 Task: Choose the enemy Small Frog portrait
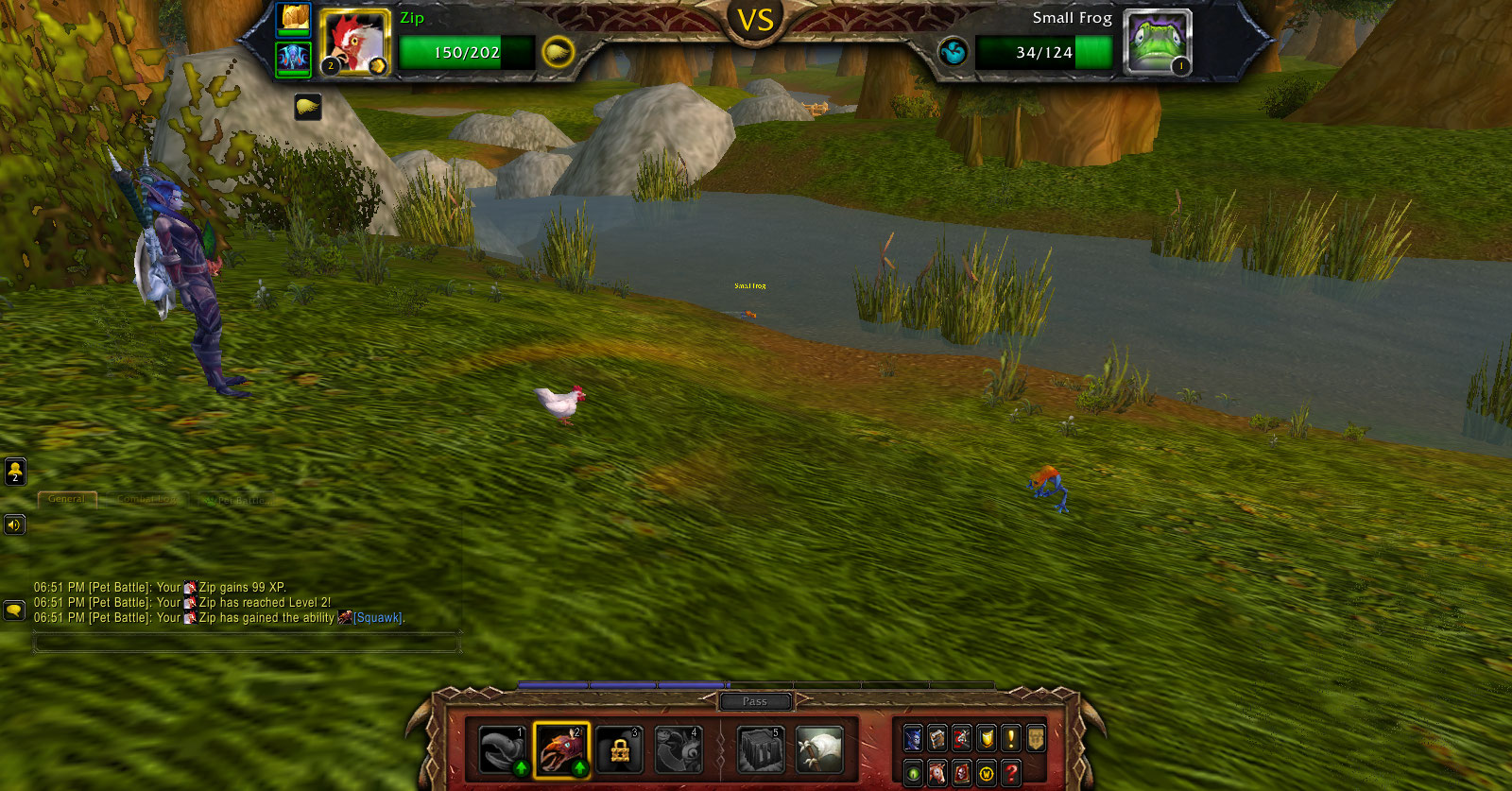click(x=1157, y=43)
